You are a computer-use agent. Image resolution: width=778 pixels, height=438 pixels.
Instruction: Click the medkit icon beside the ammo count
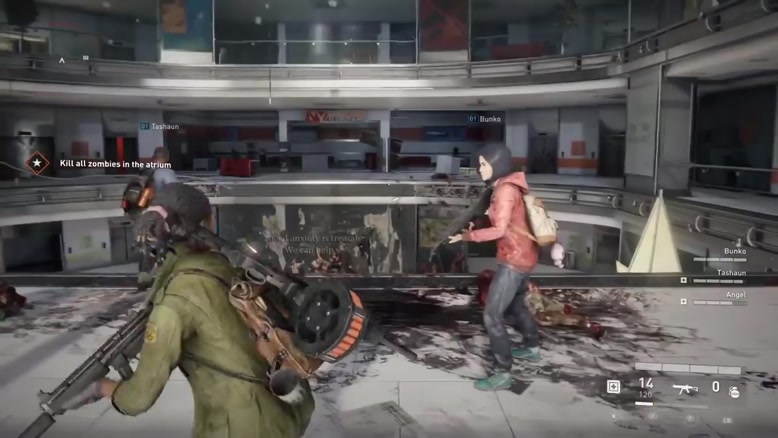pos(613,387)
